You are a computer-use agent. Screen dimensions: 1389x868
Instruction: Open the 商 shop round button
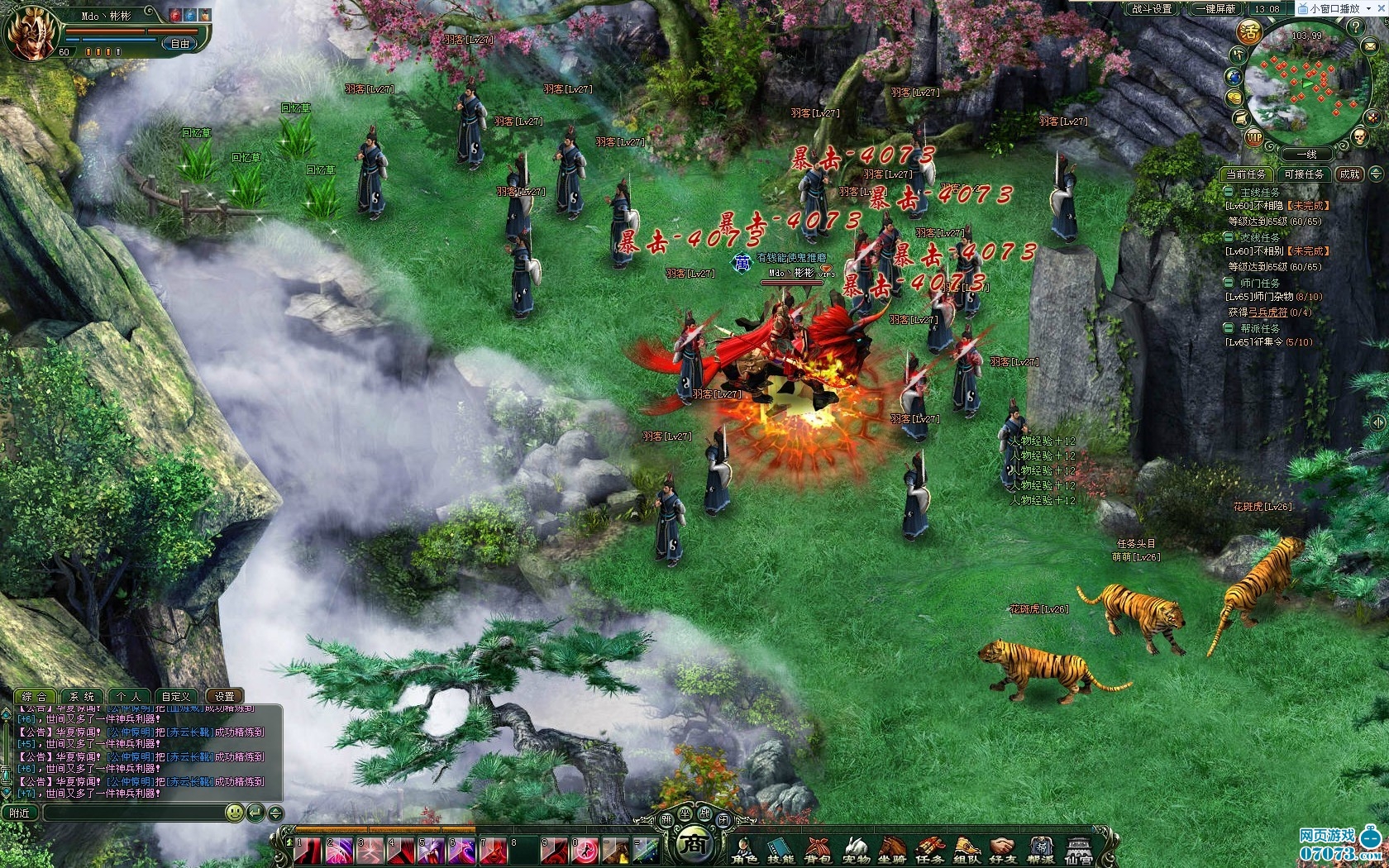coord(696,844)
